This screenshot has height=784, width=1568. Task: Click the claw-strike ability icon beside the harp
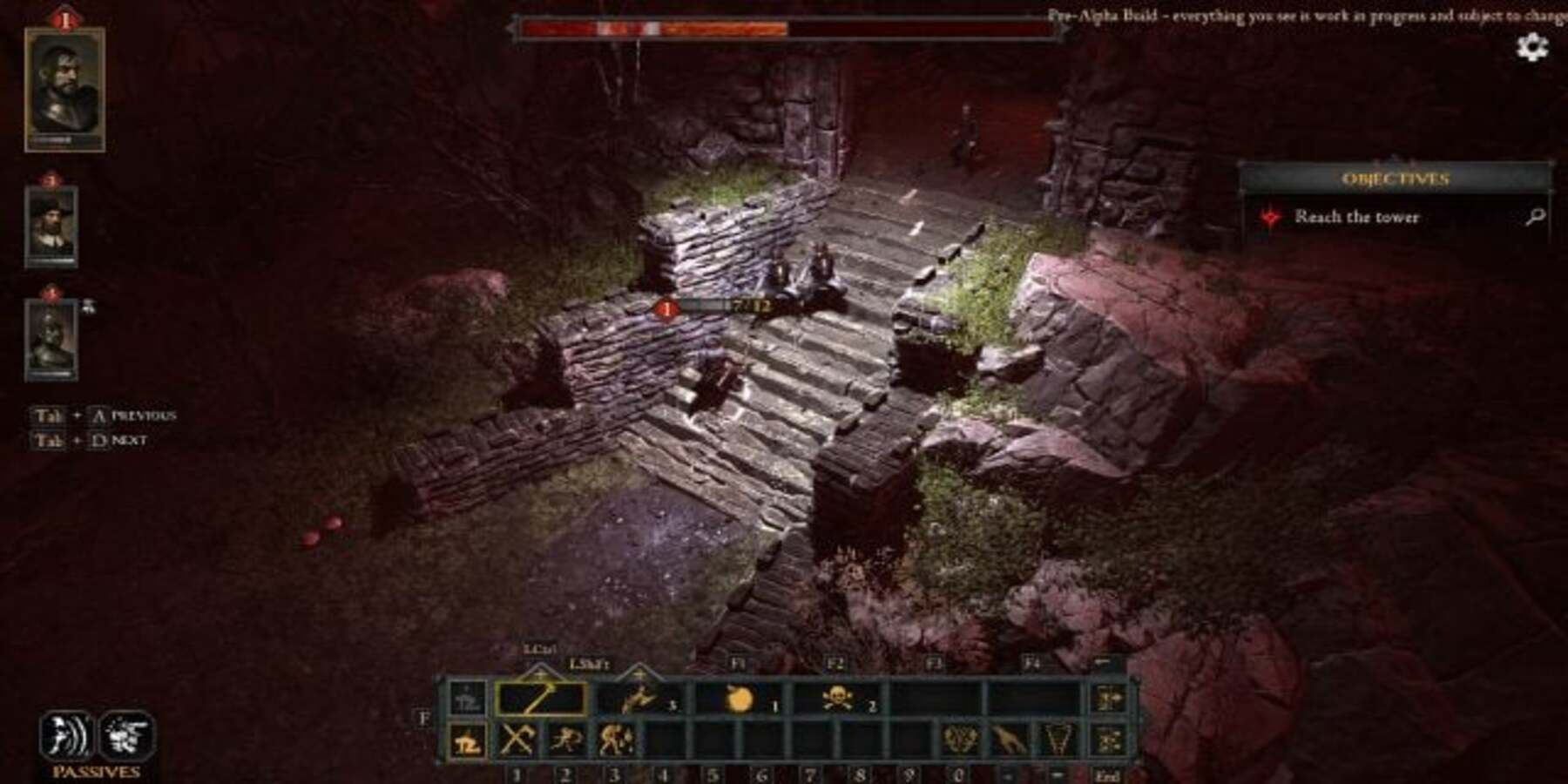click(x=1007, y=739)
